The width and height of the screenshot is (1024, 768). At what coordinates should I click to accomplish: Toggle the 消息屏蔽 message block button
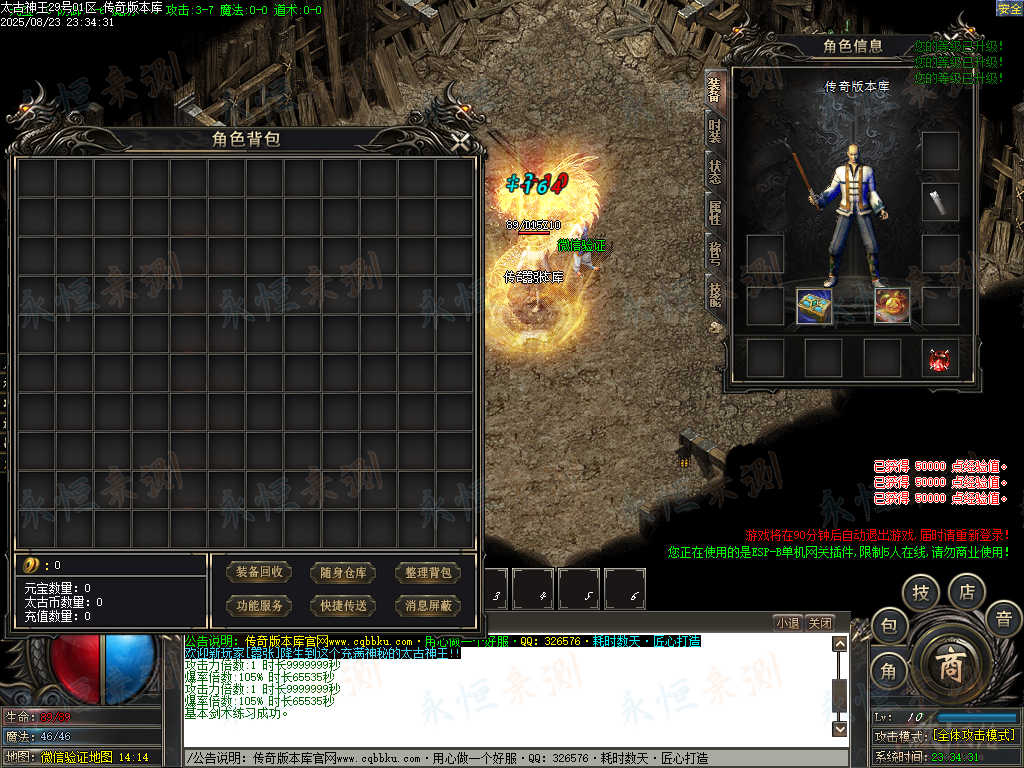point(429,605)
